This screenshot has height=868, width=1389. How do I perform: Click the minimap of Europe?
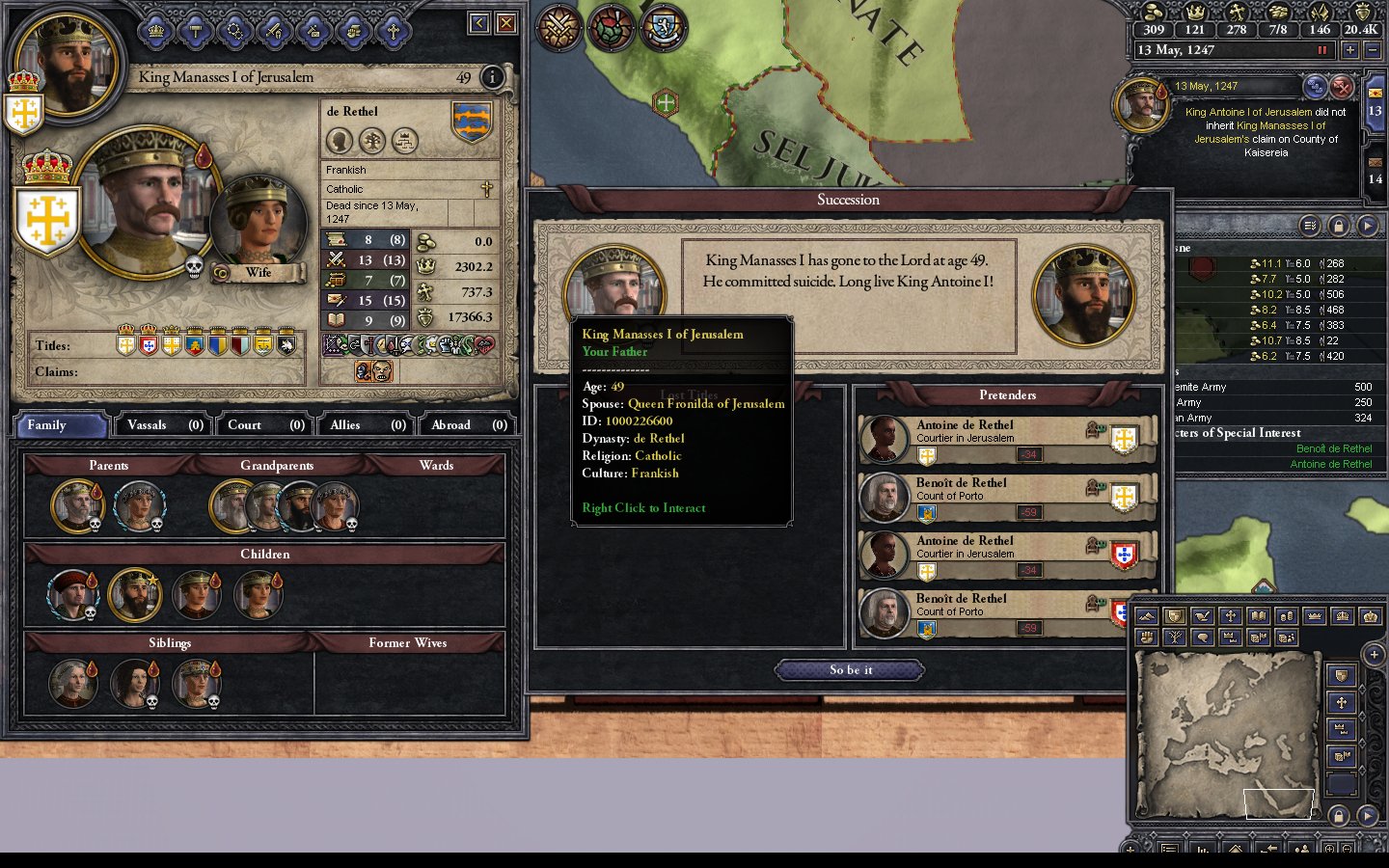point(1228,735)
